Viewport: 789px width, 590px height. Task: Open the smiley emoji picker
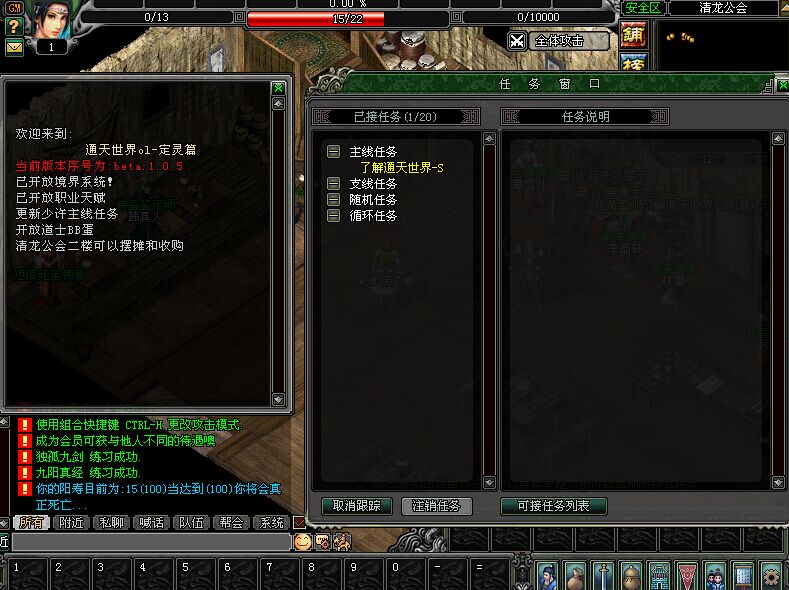pos(302,541)
